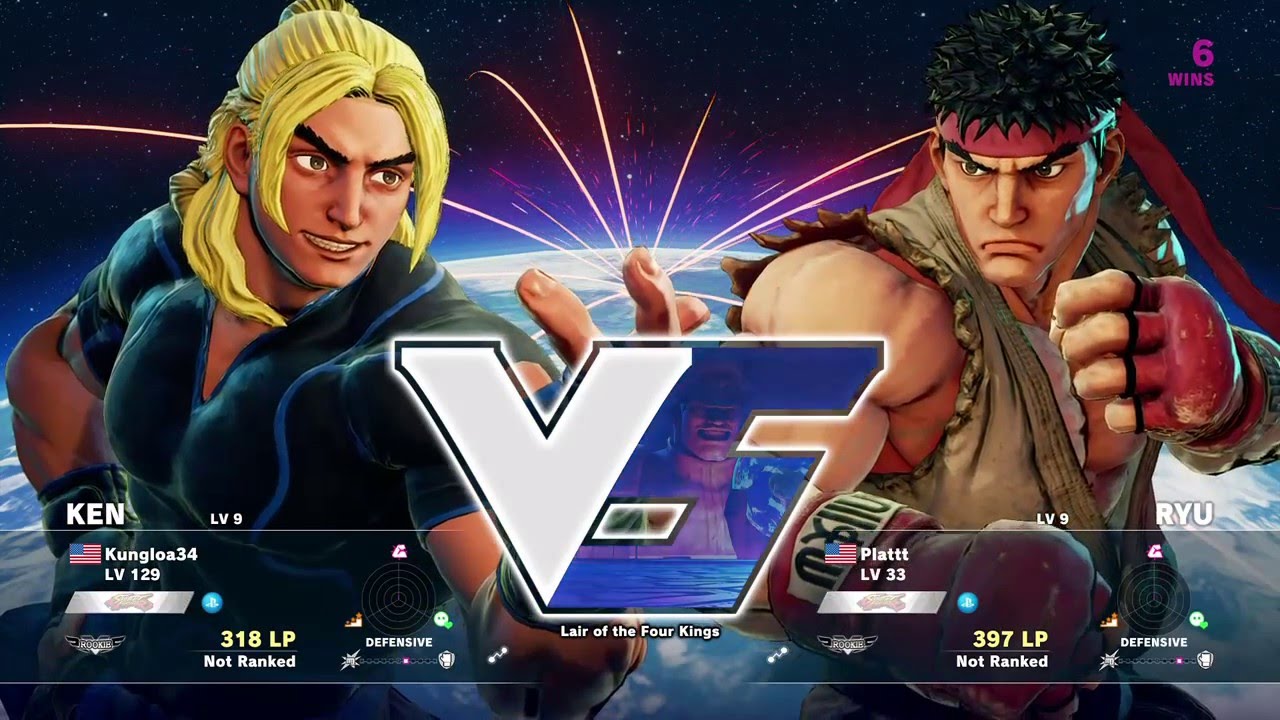Select the pink fight style icon above Ken's radar
This screenshot has width=1280, height=720.
tap(398, 553)
